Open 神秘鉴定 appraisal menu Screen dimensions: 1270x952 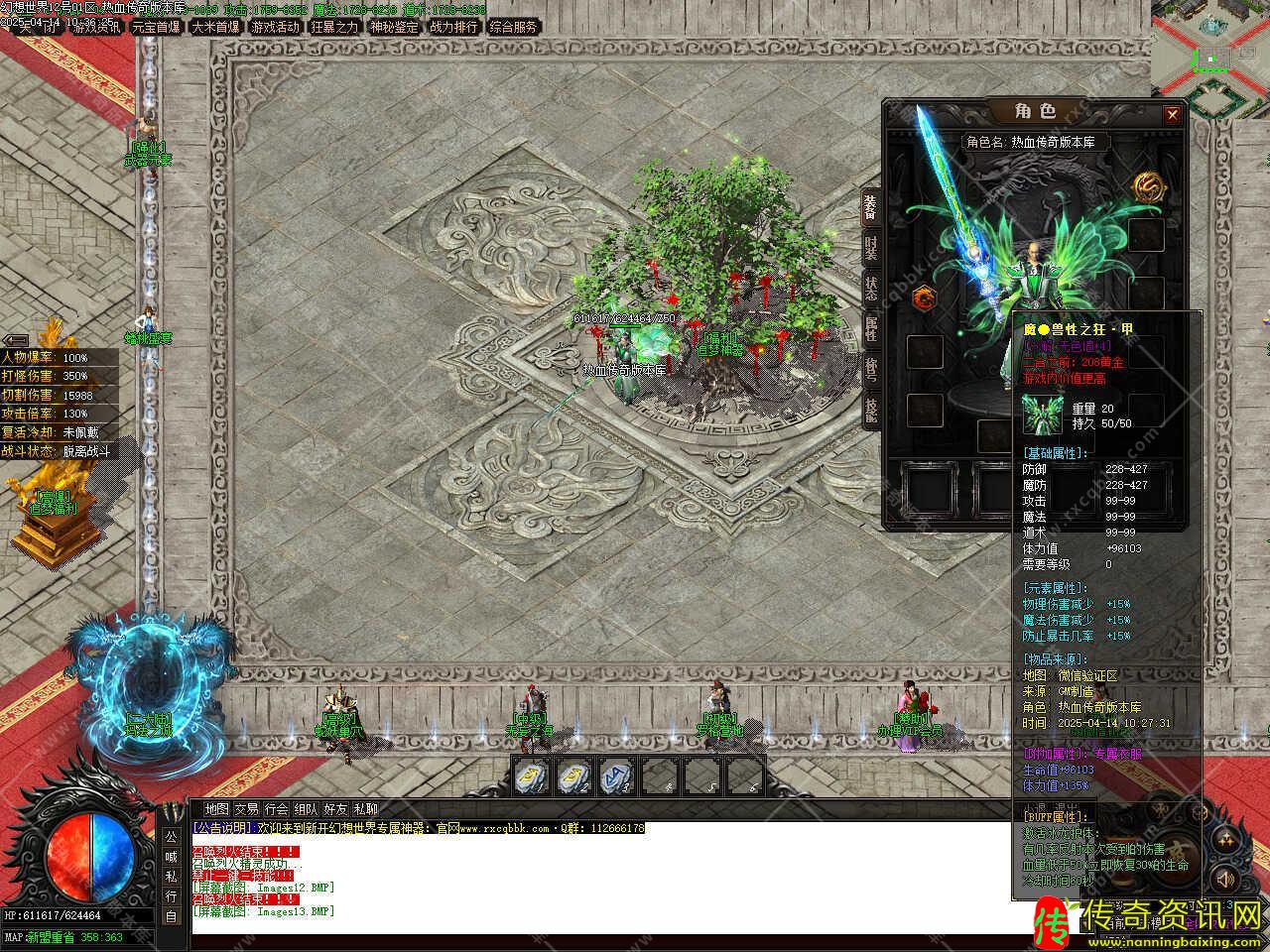394,27
